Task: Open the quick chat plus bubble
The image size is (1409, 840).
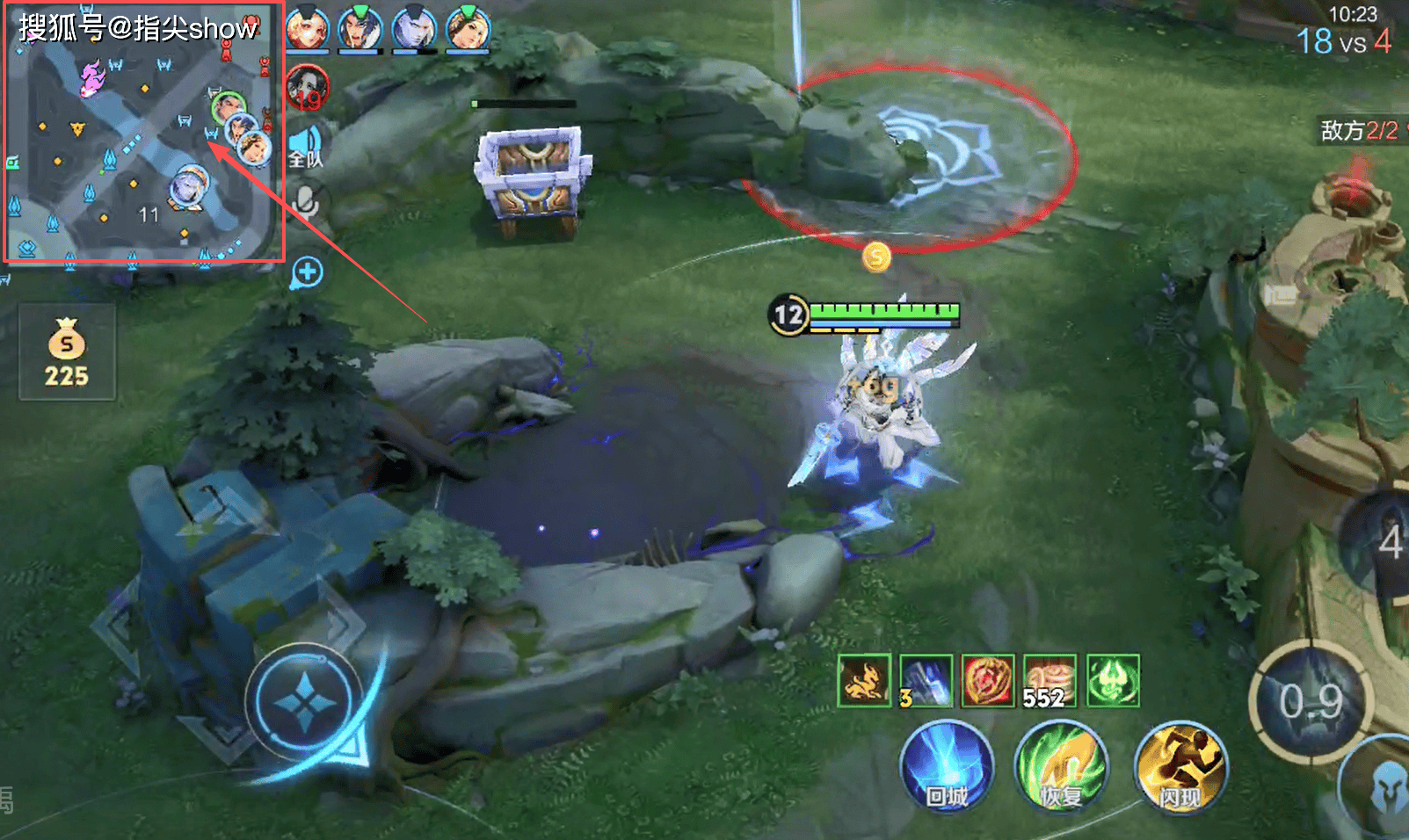Action: point(307,272)
